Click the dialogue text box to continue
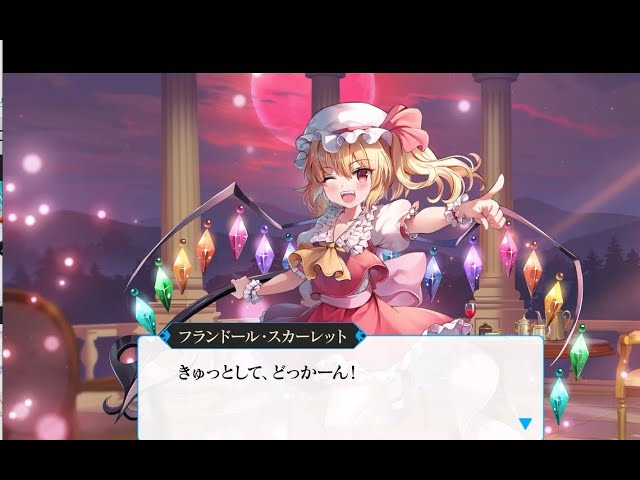The width and height of the screenshot is (640, 480). pos(340,390)
